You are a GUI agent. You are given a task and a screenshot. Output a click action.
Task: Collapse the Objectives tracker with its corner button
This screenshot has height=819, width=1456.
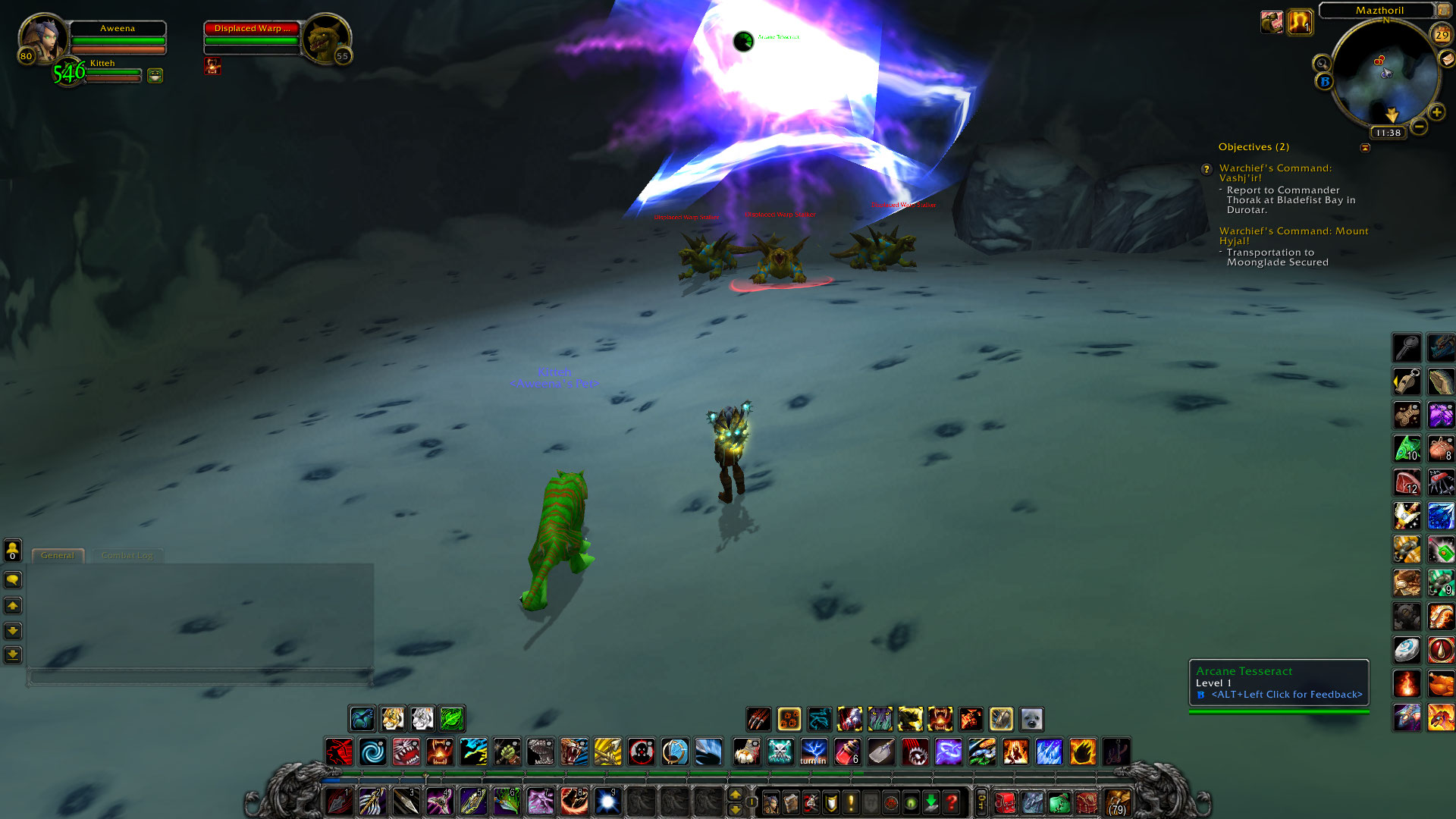click(1365, 148)
